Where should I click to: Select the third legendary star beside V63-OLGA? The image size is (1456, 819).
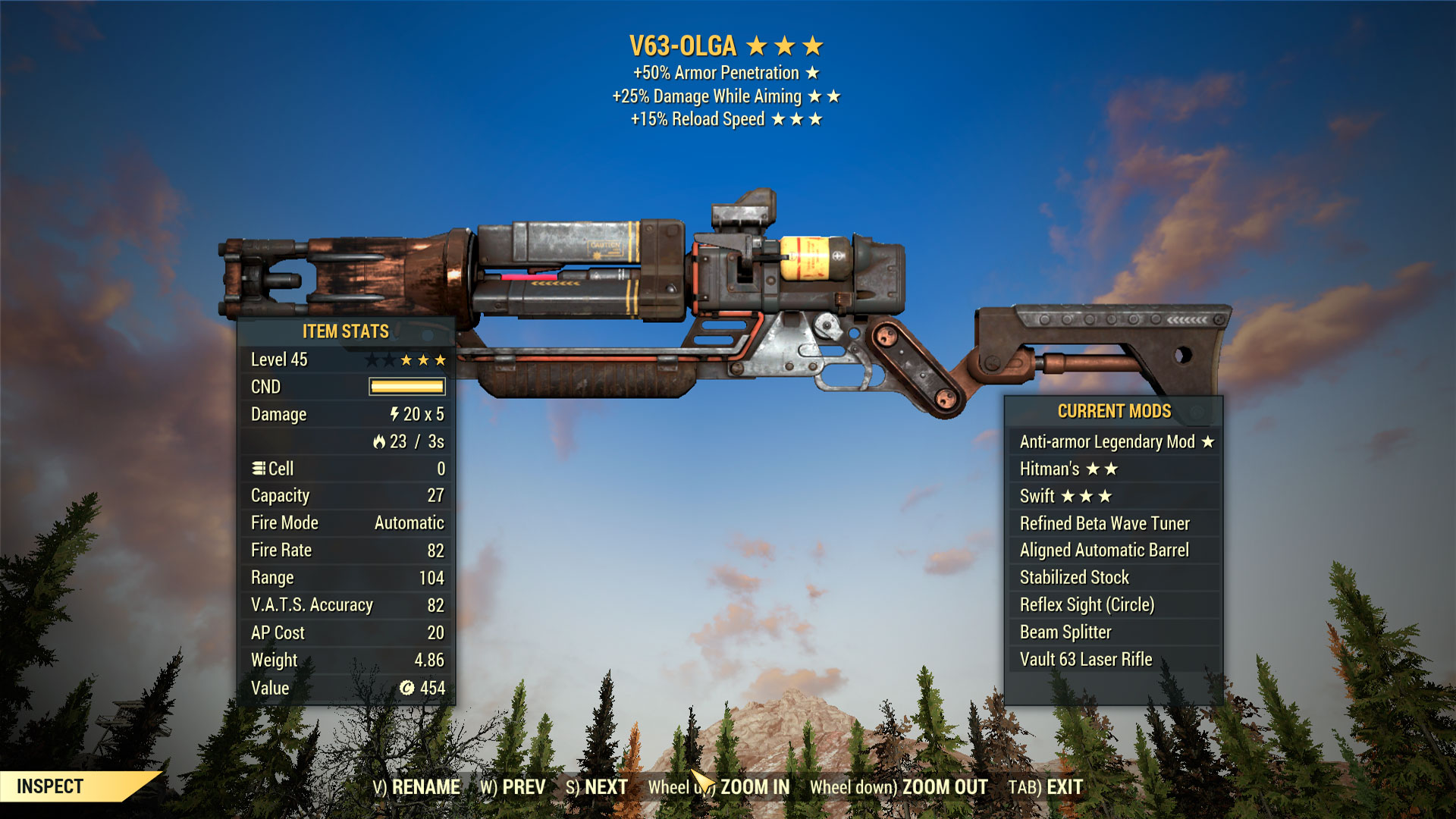[811, 45]
